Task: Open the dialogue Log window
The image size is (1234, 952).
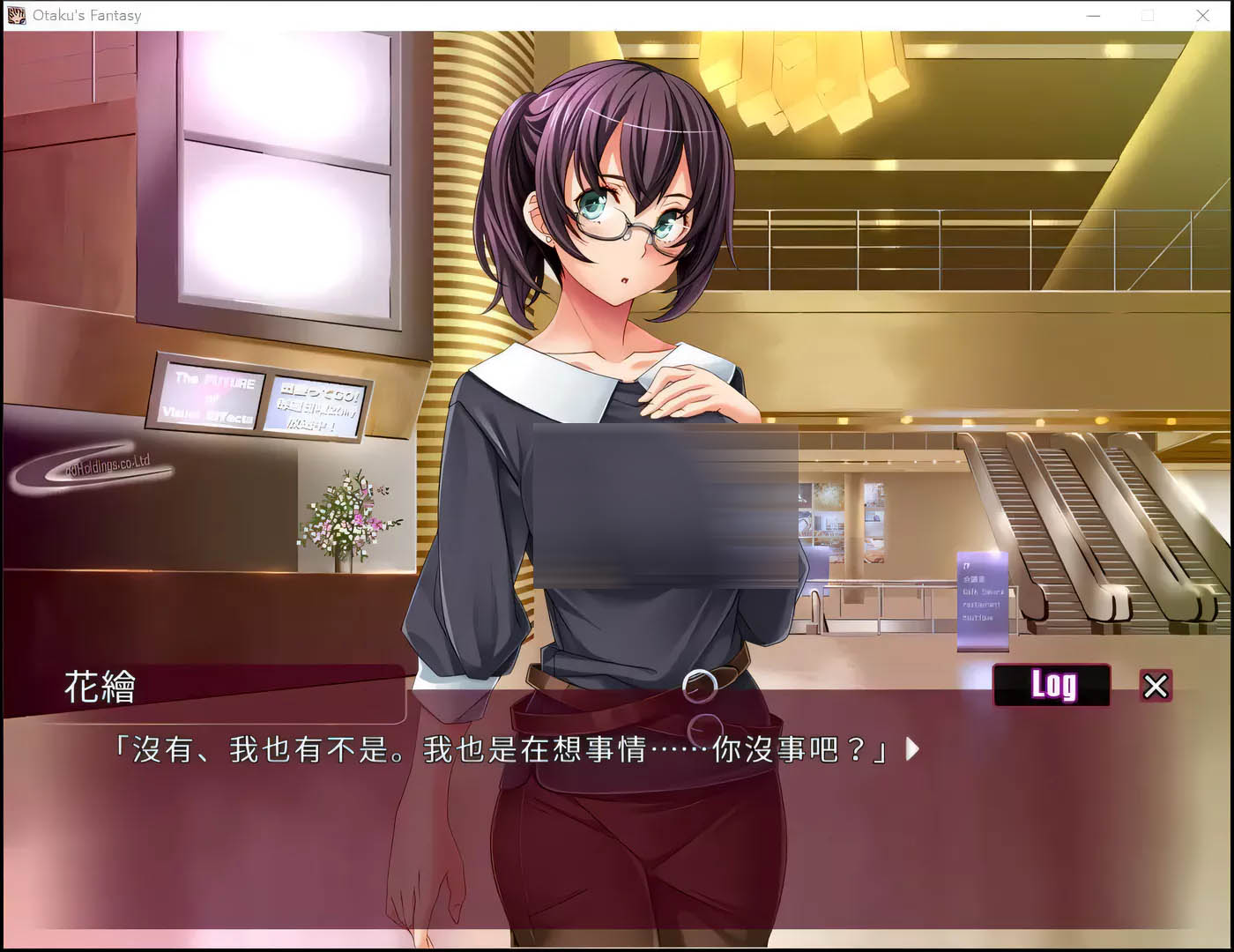Action: [1052, 685]
